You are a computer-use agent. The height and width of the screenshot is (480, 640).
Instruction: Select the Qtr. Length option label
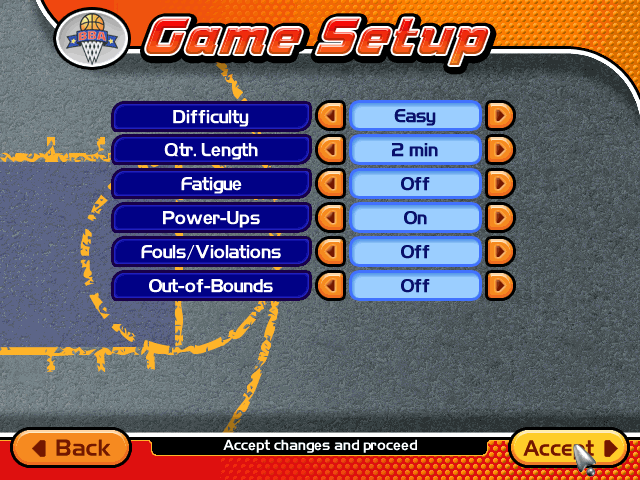[211, 150]
